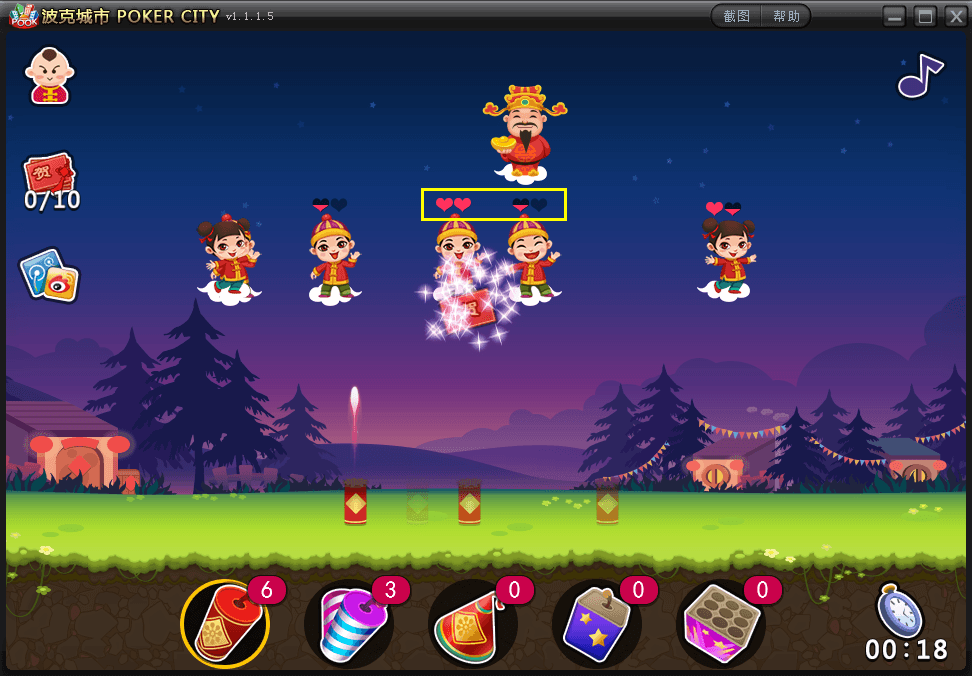The width and height of the screenshot is (972, 676).
Task: Select the pink multi-tube firework cake
Action: [x=720, y=624]
